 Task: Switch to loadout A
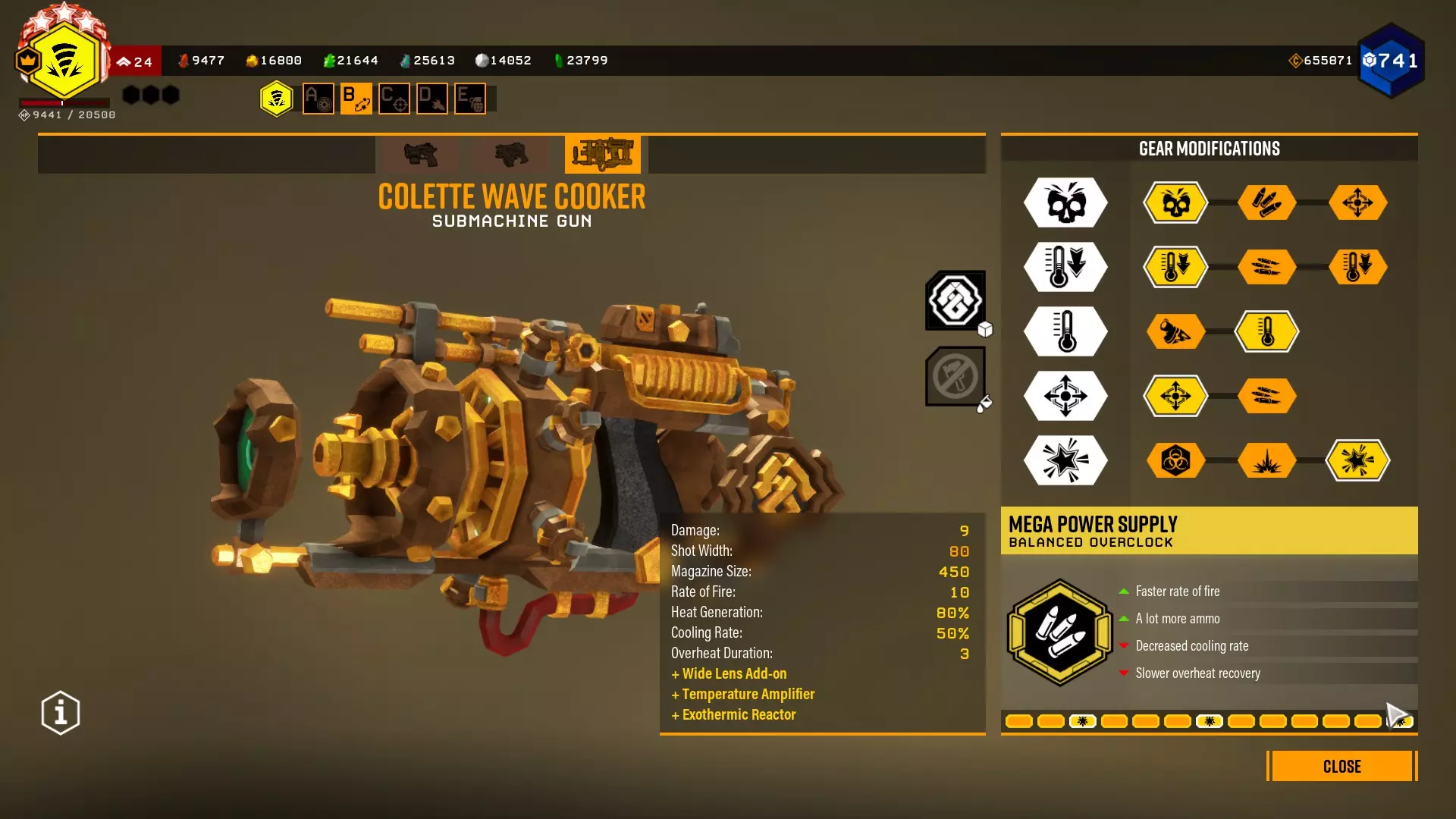click(x=318, y=99)
